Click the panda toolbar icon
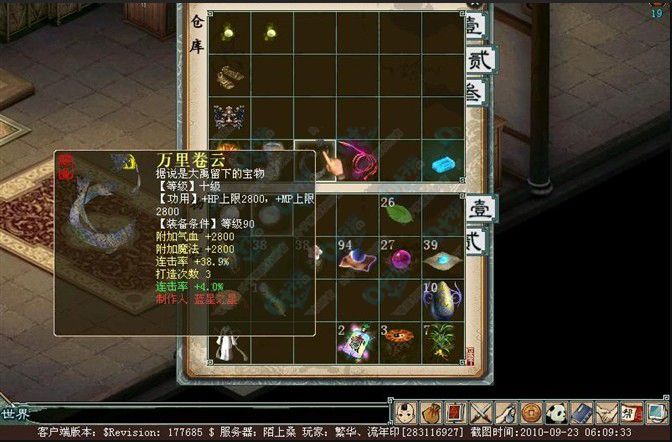Viewport: 672px width, 442px height. [x=555, y=412]
